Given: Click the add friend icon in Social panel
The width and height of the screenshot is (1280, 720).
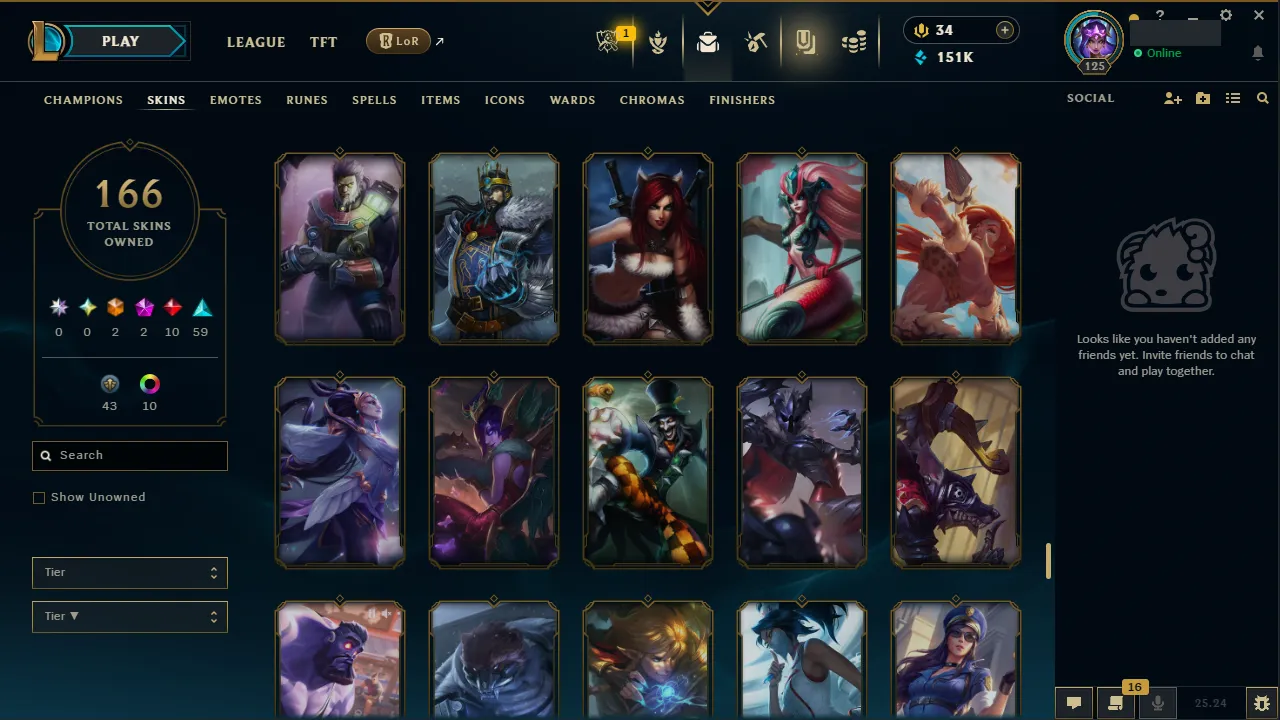Looking at the screenshot, I should 1172,98.
